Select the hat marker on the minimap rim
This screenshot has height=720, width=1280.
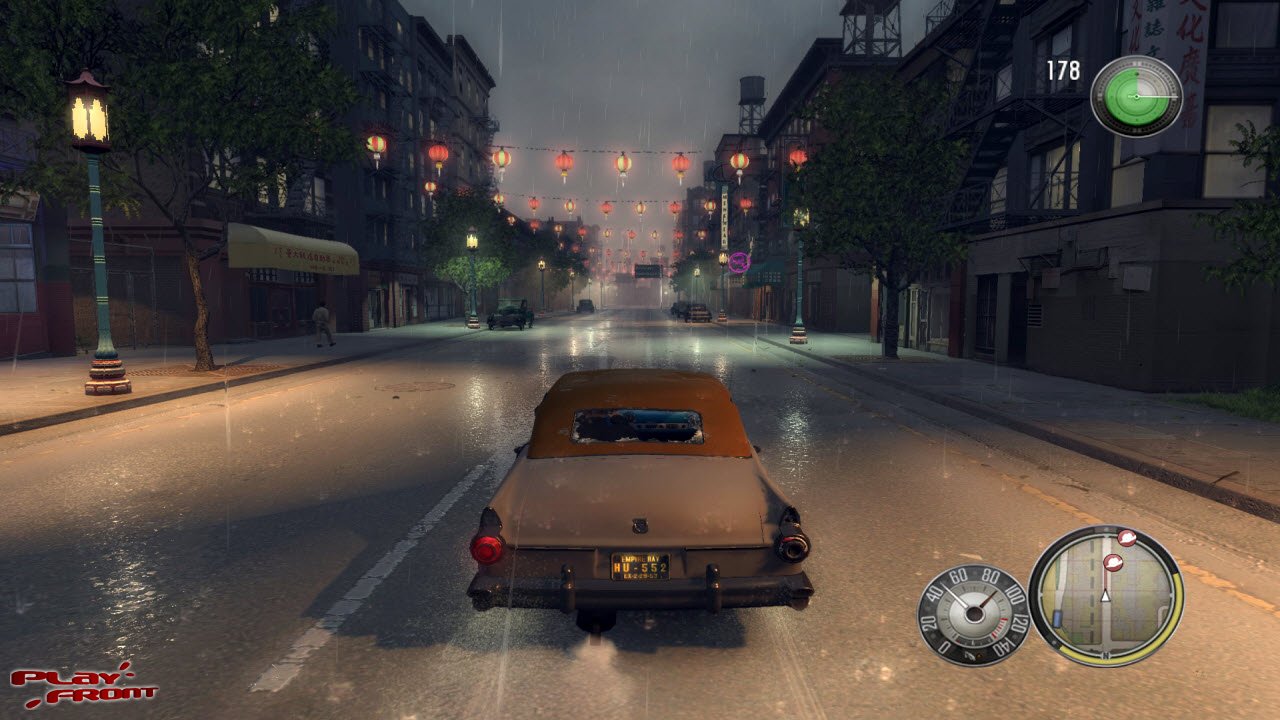coord(1127,538)
